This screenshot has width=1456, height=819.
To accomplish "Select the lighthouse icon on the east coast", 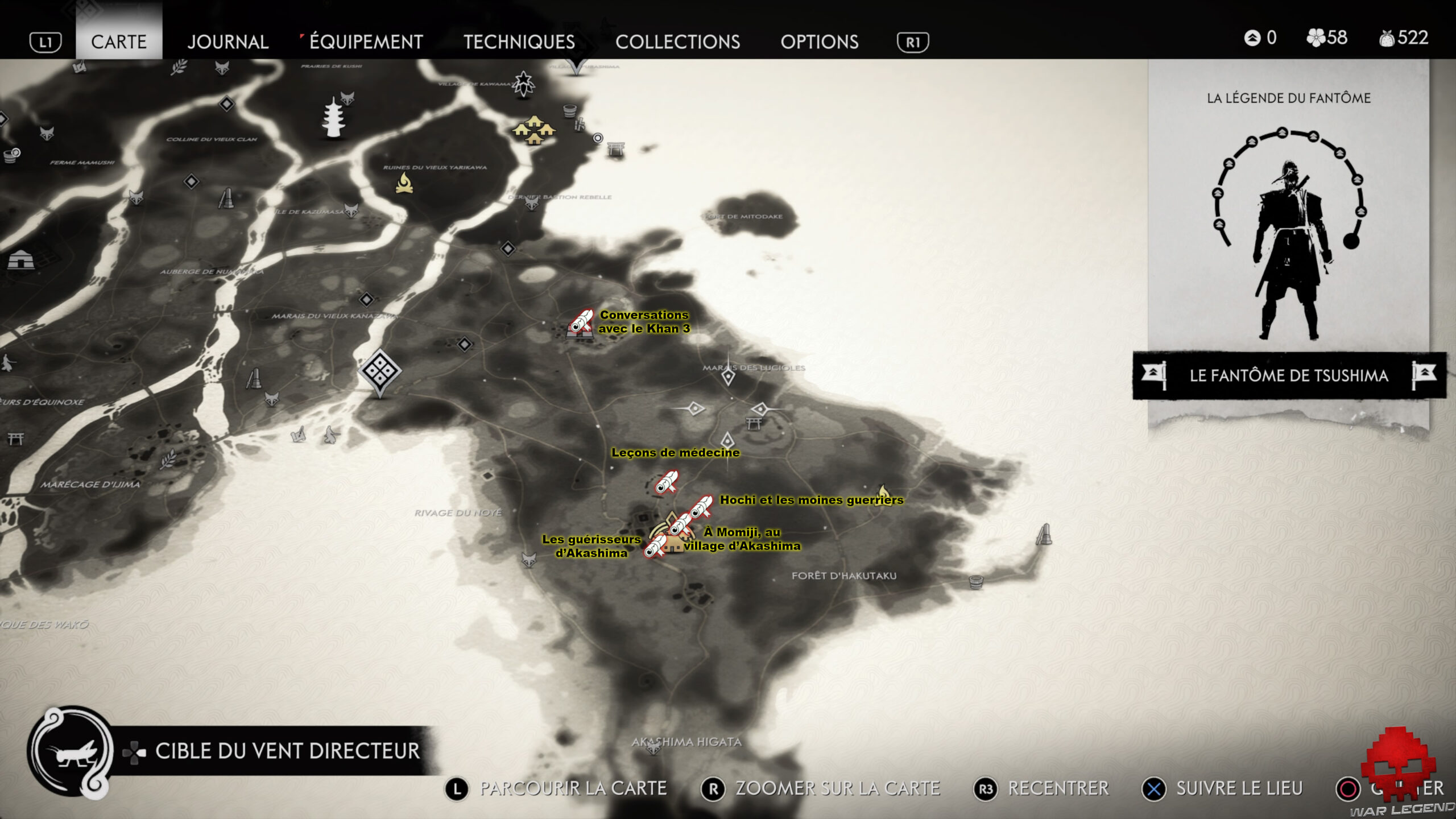I will coord(1044,535).
